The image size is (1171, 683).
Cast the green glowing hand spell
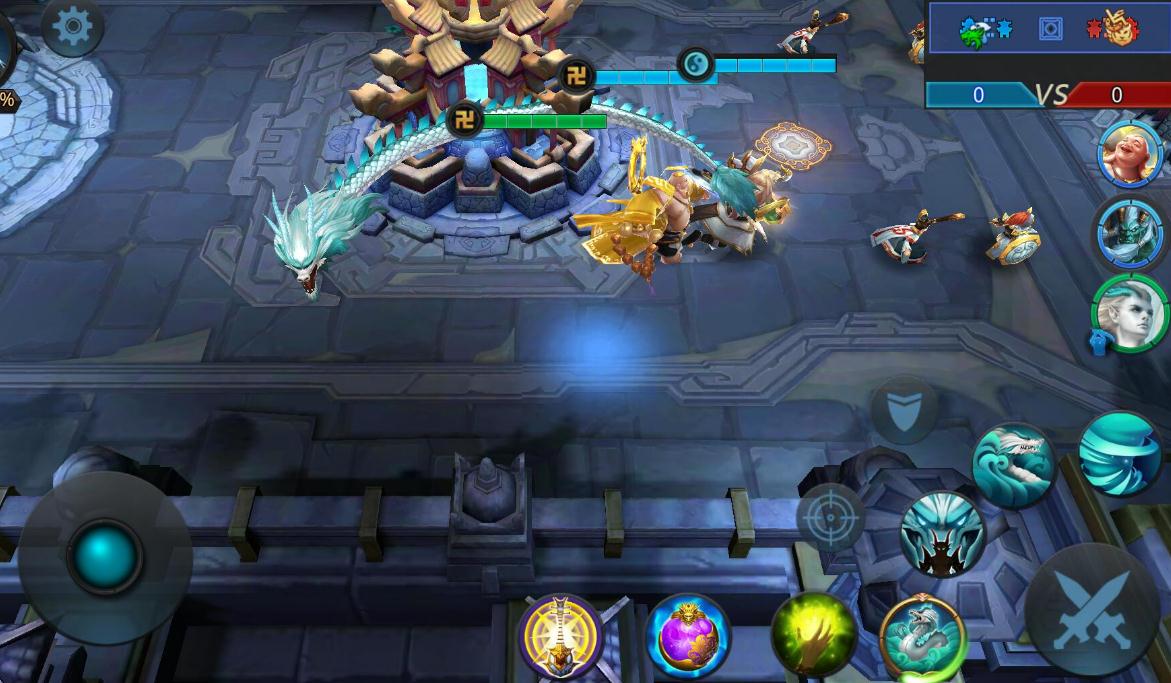coord(812,634)
